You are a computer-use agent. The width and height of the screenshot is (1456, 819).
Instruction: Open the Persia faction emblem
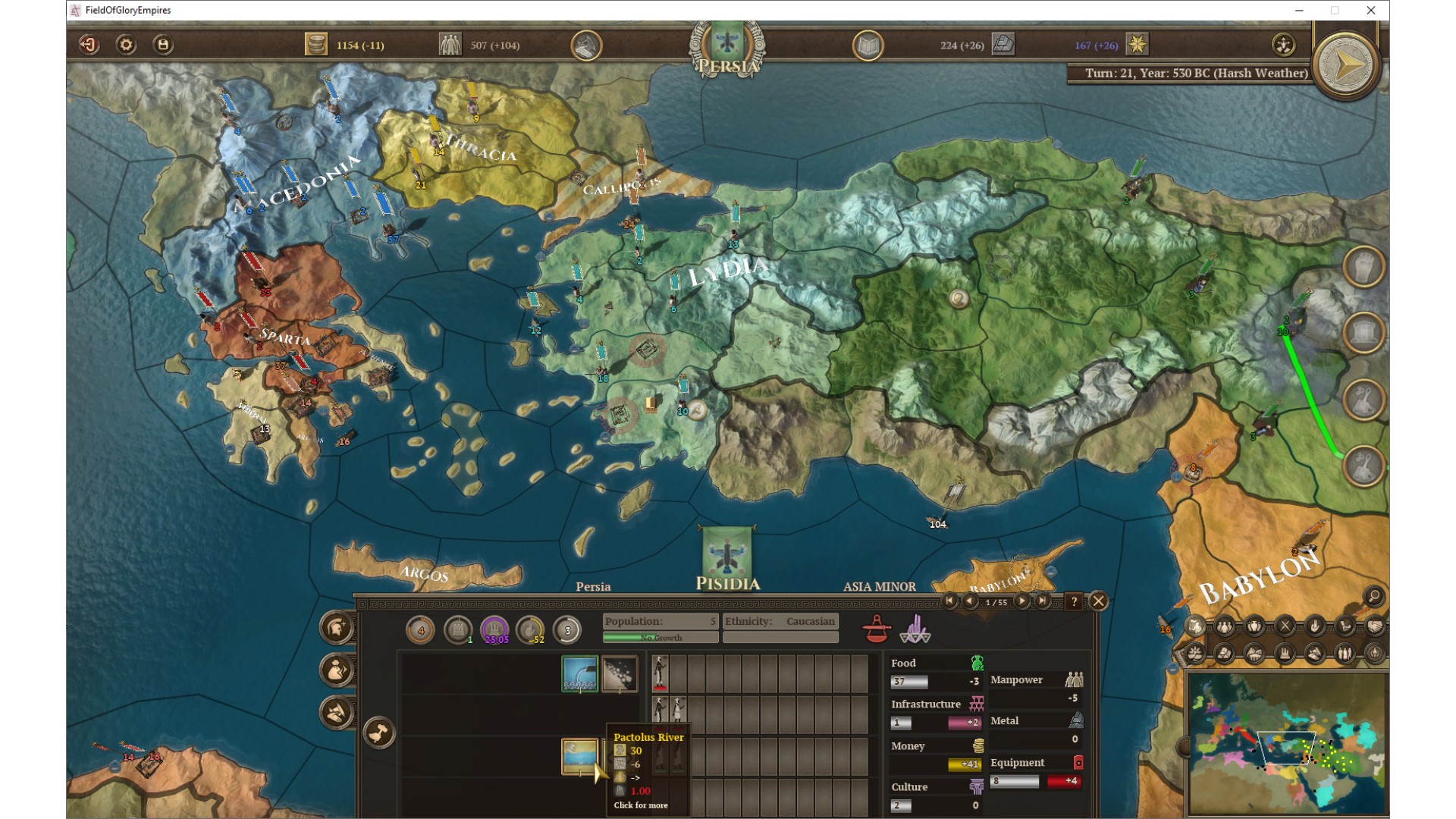click(727, 44)
